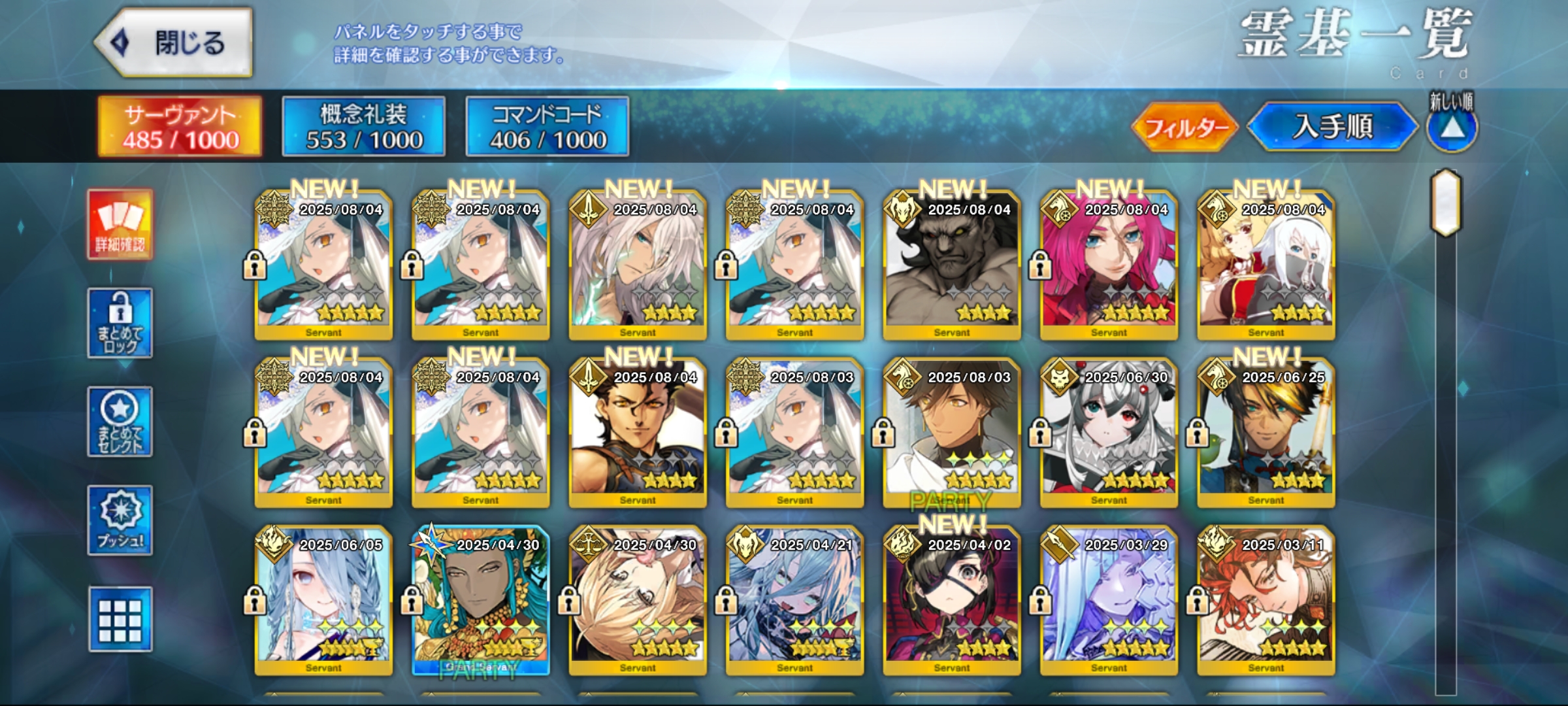Select the まとめてセレクト bulk select button

click(120, 422)
